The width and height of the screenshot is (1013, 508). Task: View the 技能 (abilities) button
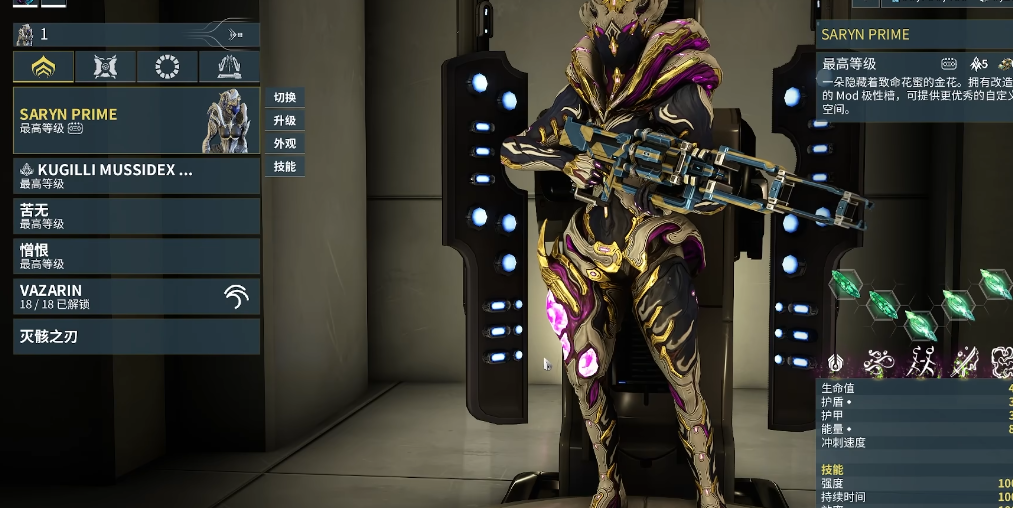tap(285, 167)
